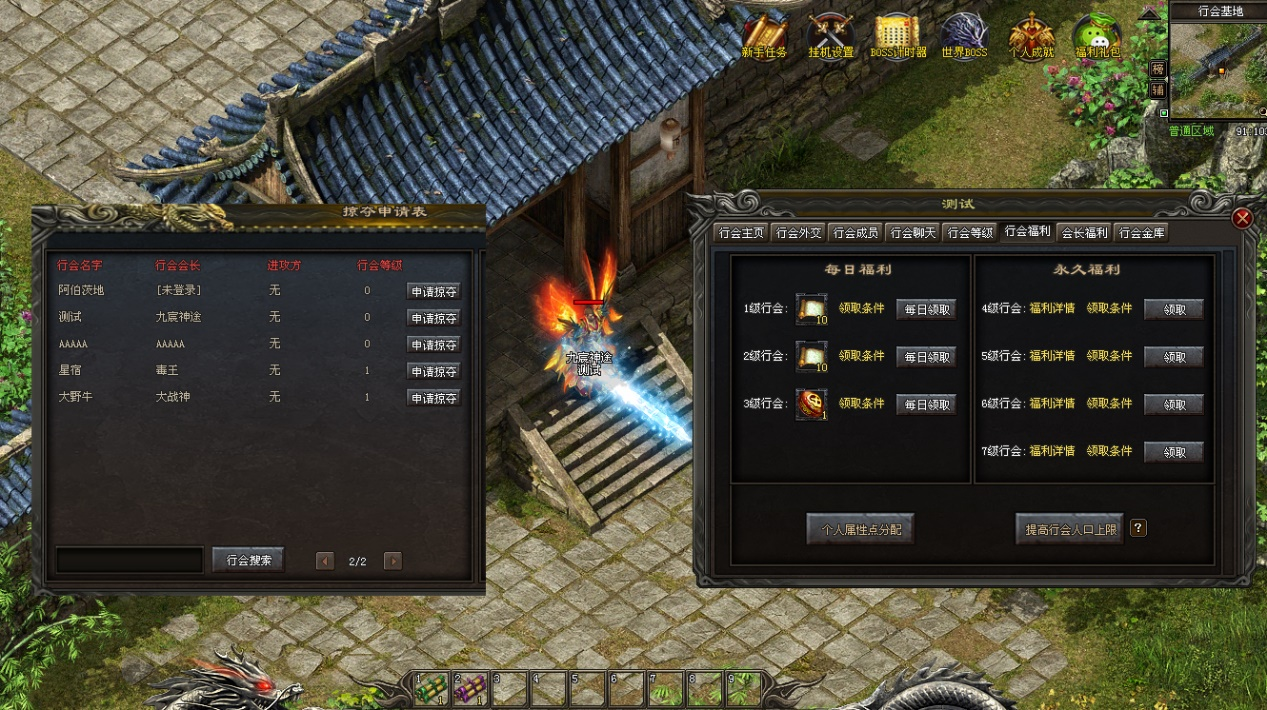The image size is (1267, 710).
Task: Open the 世界BOSS icon
Action: tap(964, 35)
